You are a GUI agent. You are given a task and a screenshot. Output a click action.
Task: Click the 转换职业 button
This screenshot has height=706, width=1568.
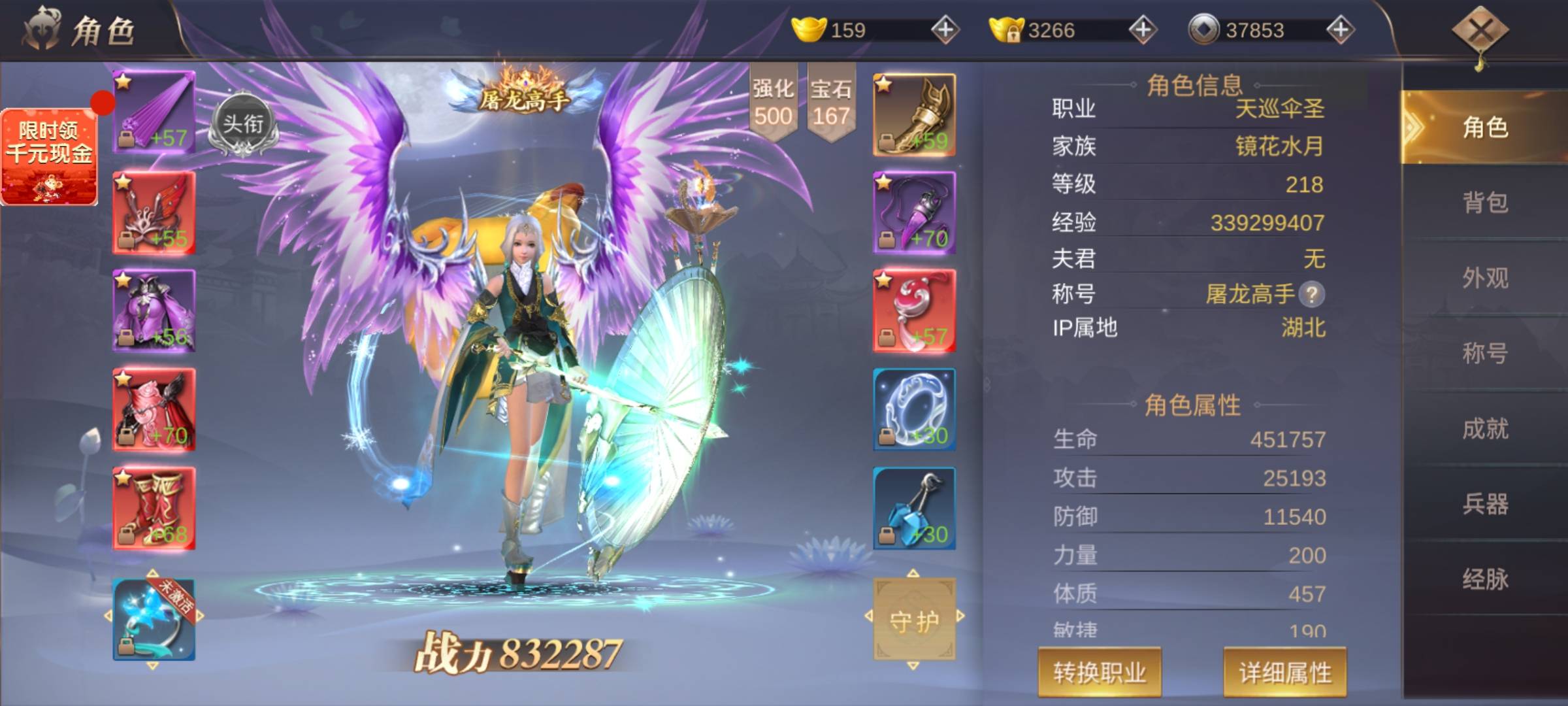tap(1100, 672)
